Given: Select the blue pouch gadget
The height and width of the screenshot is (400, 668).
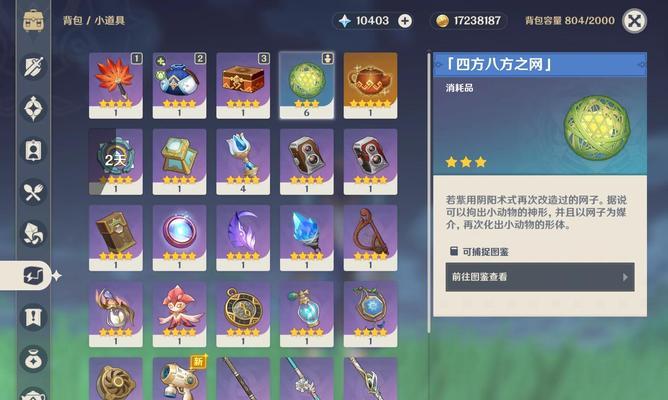Looking at the screenshot, I should pos(179,80).
